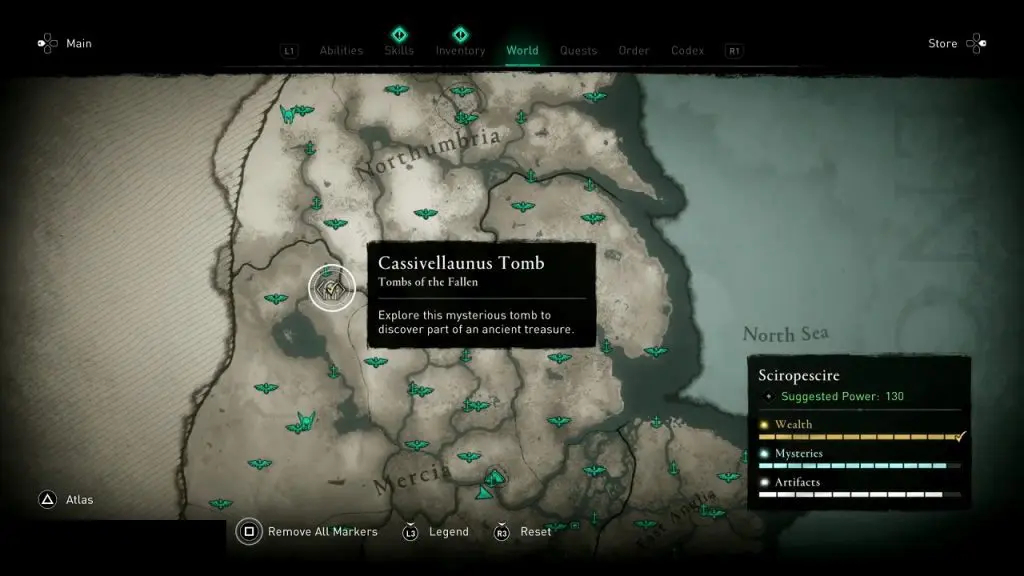Image resolution: width=1024 pixels, height=576 pixels.
Task: Open the Main menu
Action: 79,43
